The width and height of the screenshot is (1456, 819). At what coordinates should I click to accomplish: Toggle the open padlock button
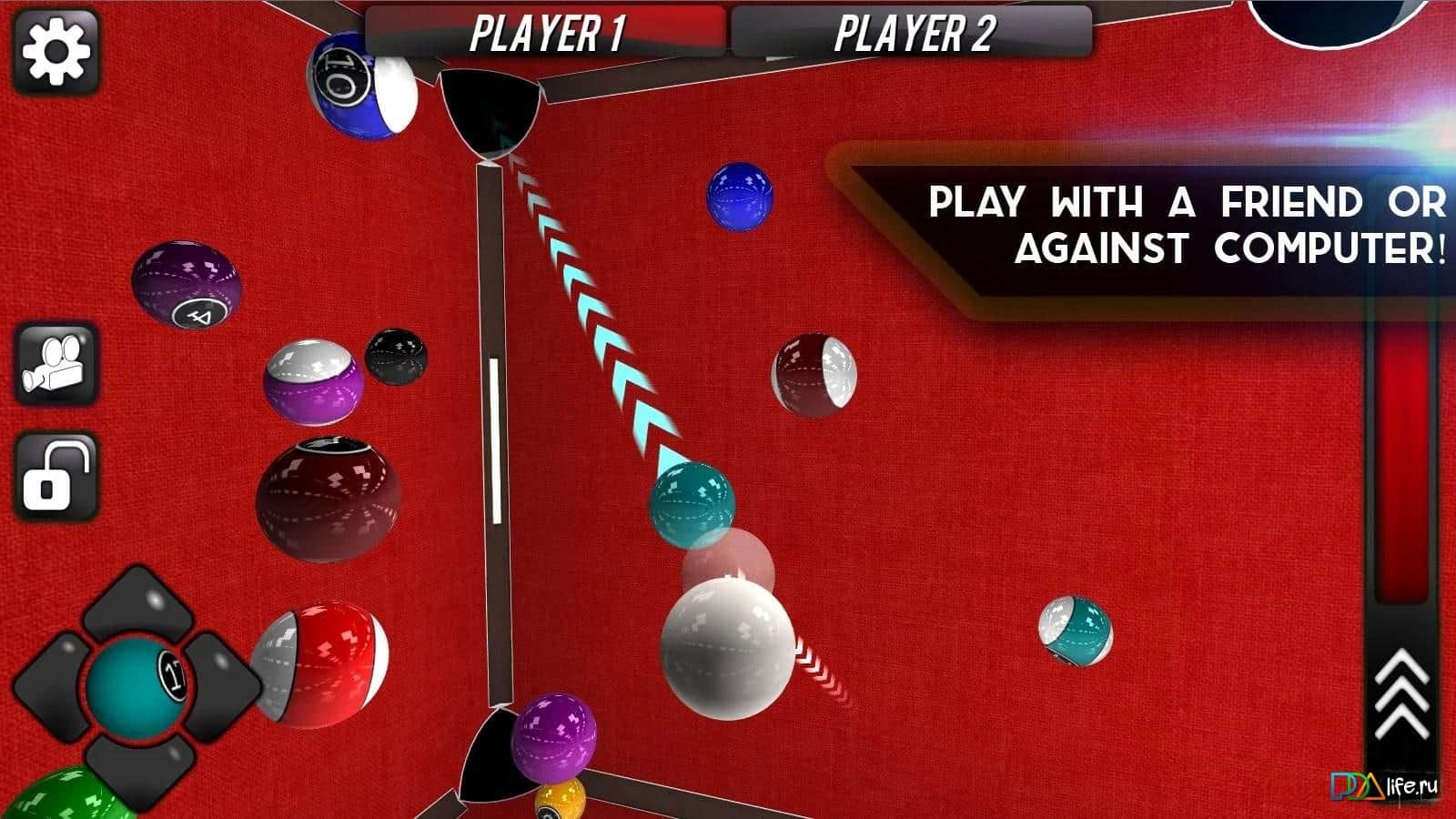pos(56,476)
